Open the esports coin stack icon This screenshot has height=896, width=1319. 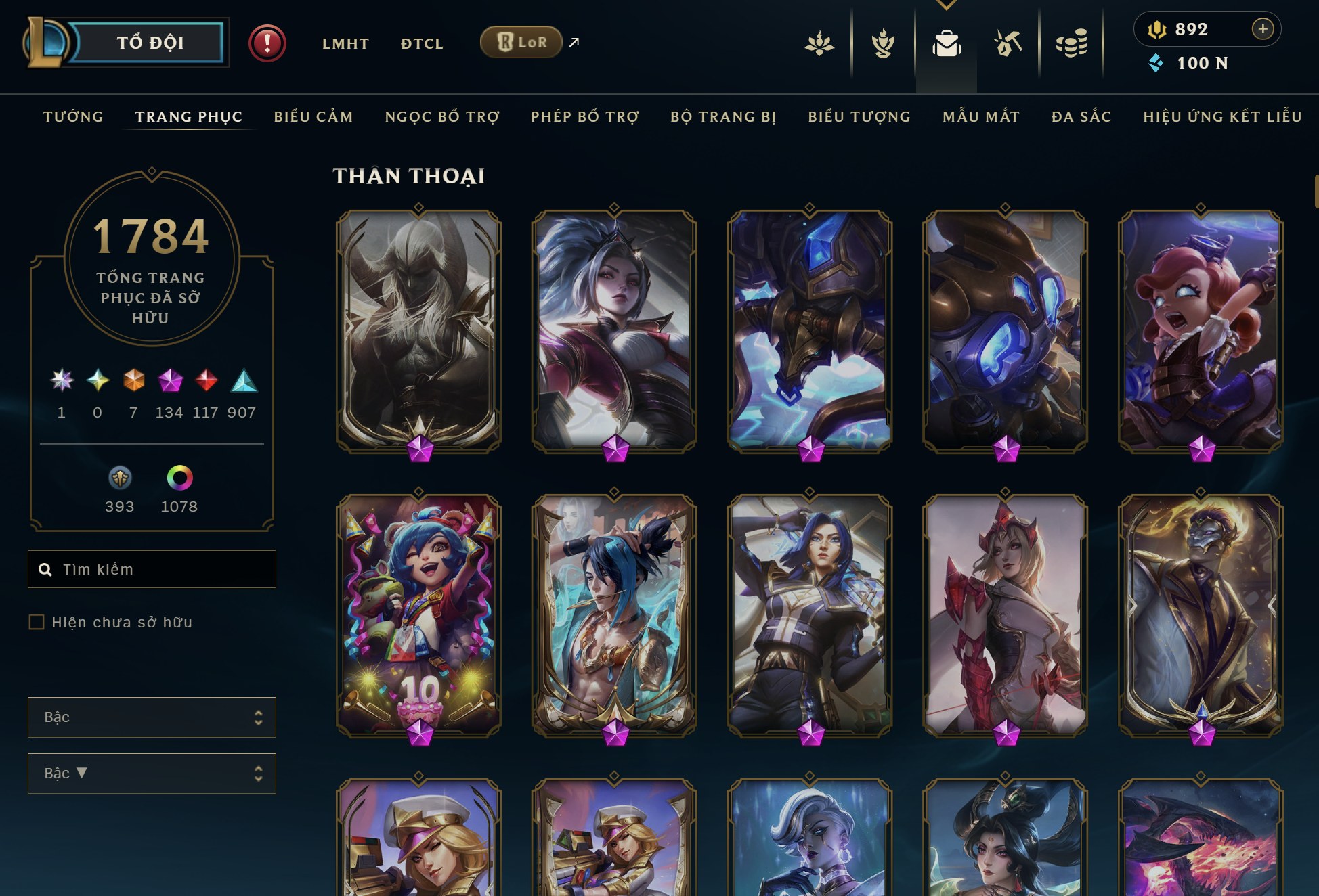click(x=1072, y=45)
